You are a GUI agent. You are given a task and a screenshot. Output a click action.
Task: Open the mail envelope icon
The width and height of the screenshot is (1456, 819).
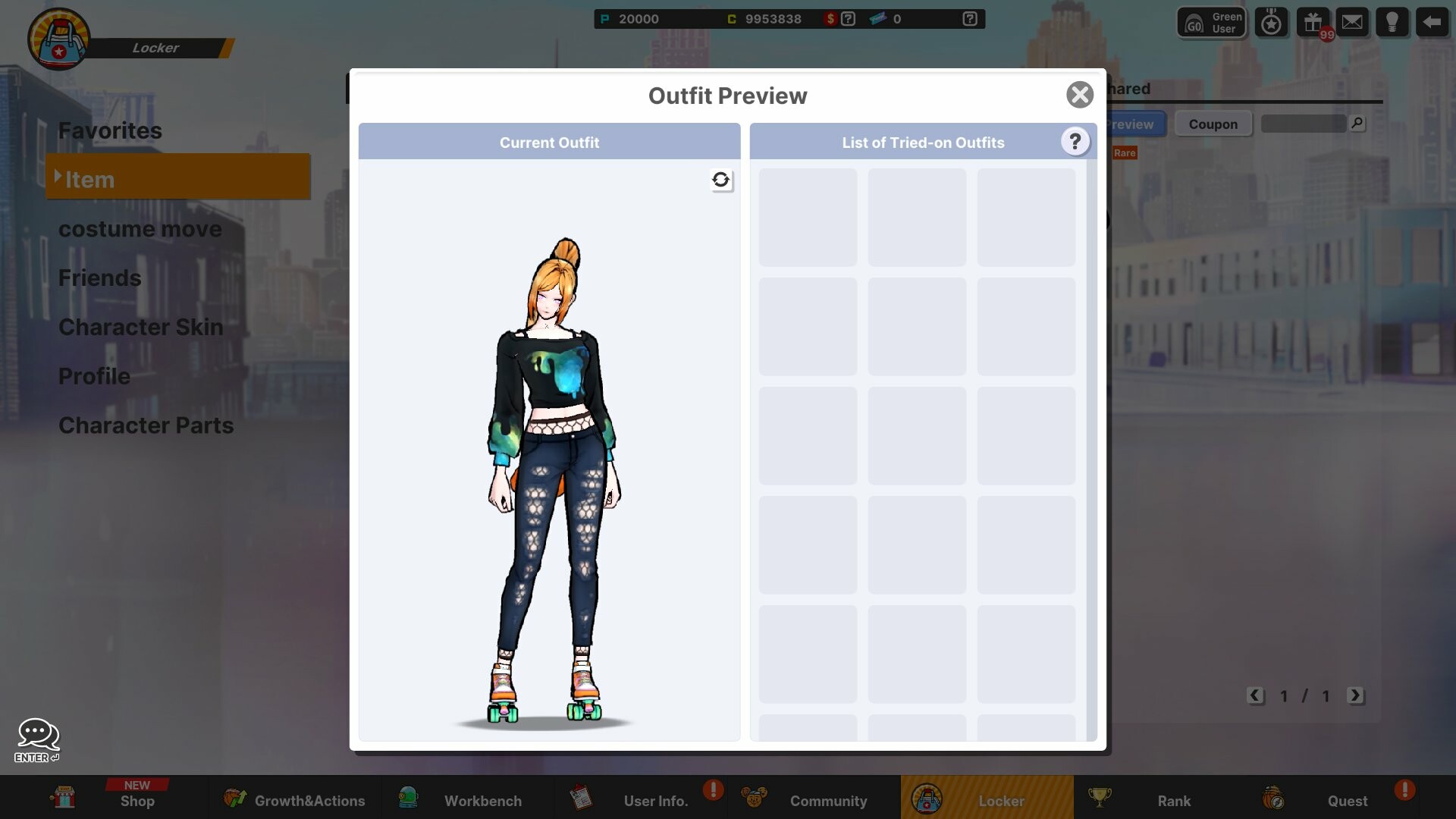tap(1353, 22)
